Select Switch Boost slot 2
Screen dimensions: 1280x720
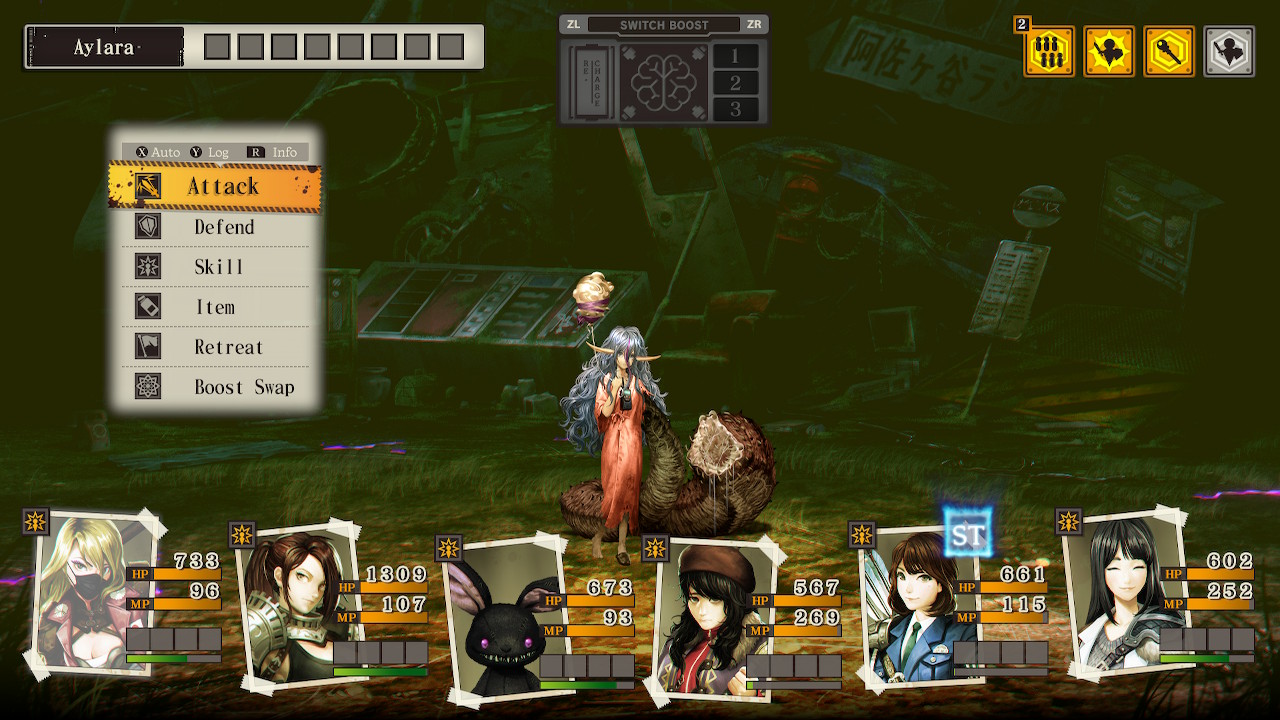point(736,83)
